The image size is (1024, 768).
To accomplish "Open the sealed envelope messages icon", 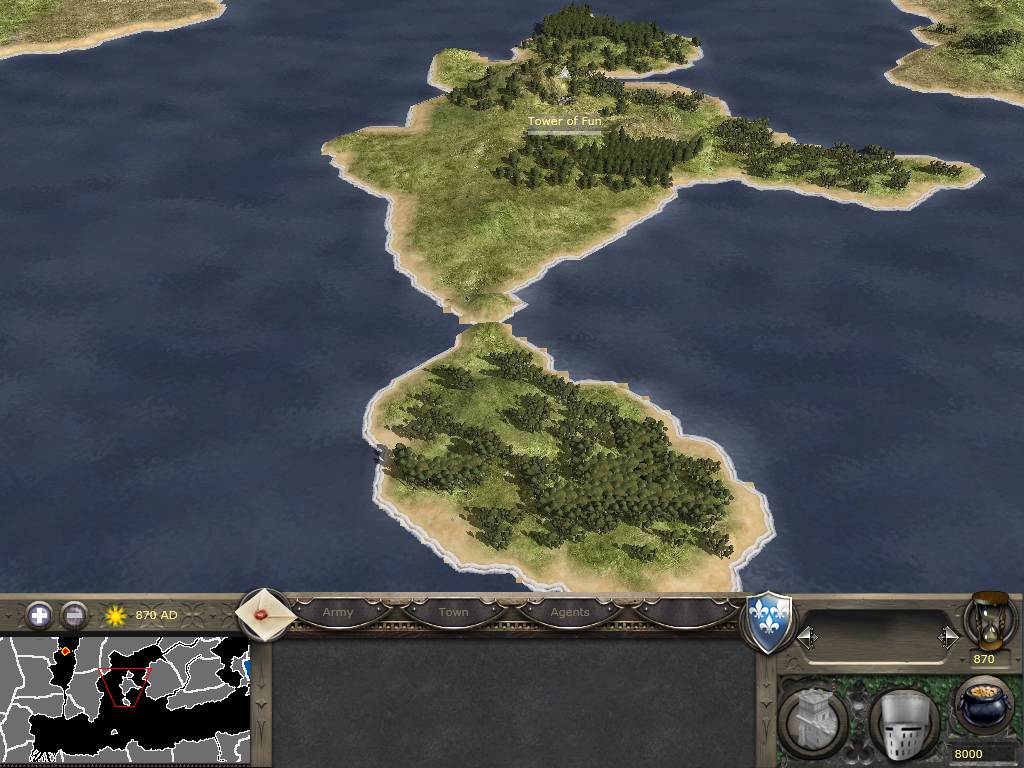I will pyautogui.click(x=265, y=614).
